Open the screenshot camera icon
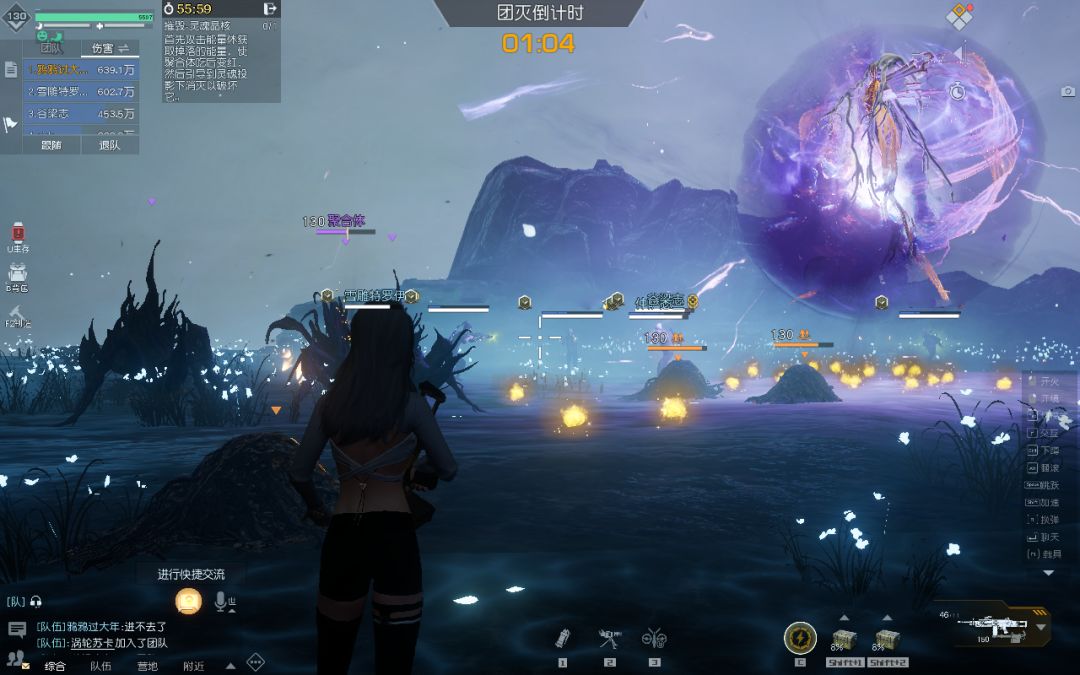The height and width of the screenshot is (675, 1080). pos(1068,92)
